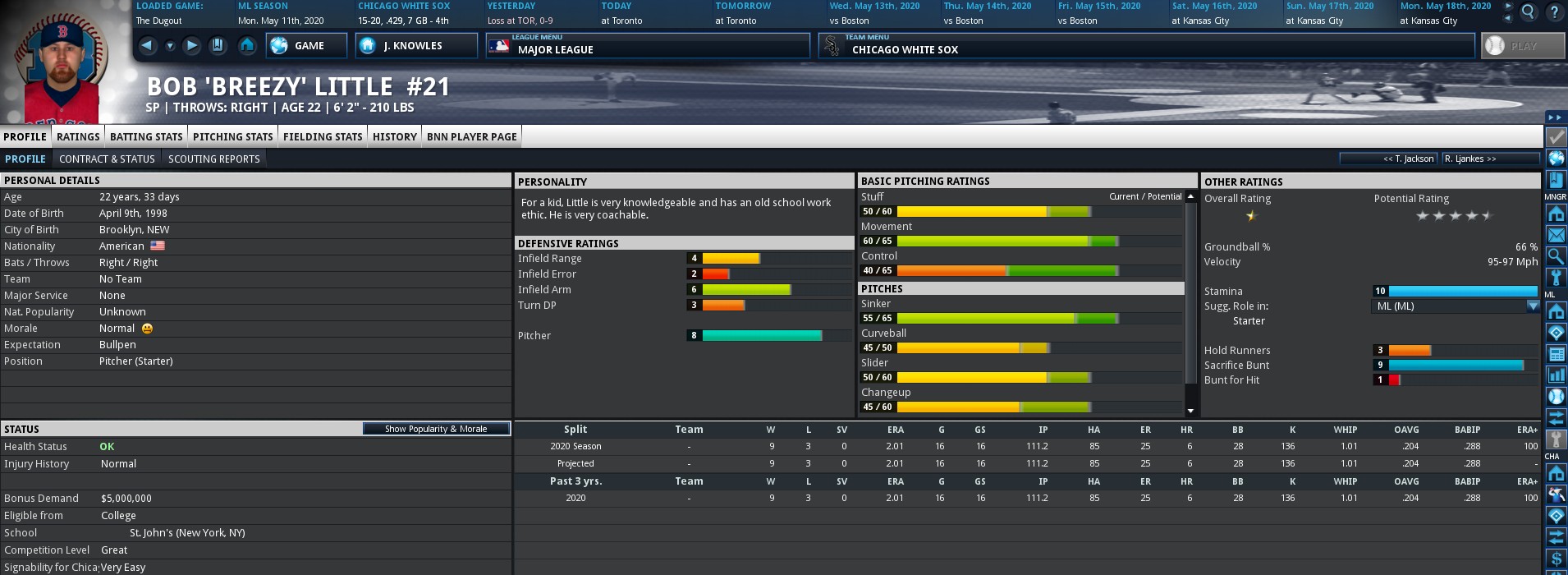
Task: Open the Fielding Stats tab
Action: (x=323, y=136)
